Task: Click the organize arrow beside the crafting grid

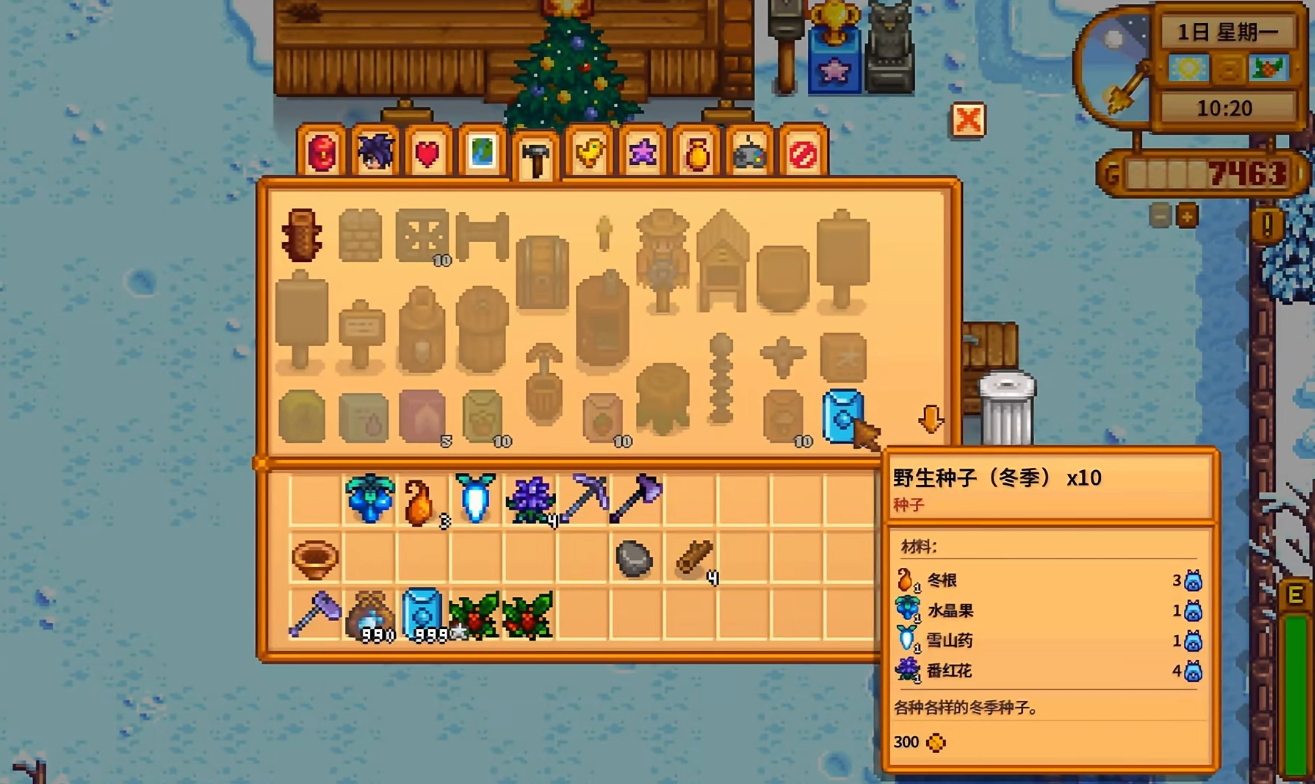Action: tap(930, 420)
